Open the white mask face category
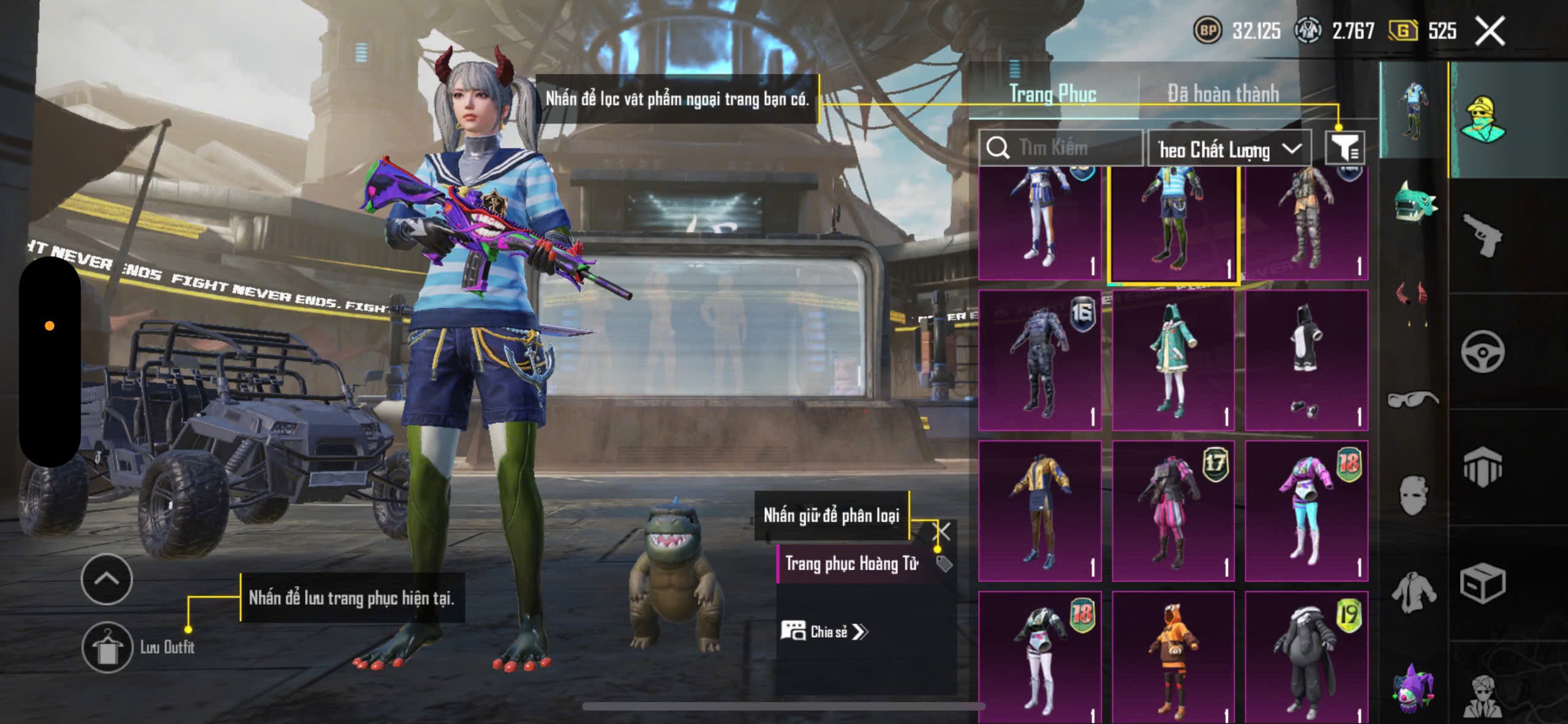This screenshot has height=724, width=1568. pyautogui.click(x=1414, y=494)
